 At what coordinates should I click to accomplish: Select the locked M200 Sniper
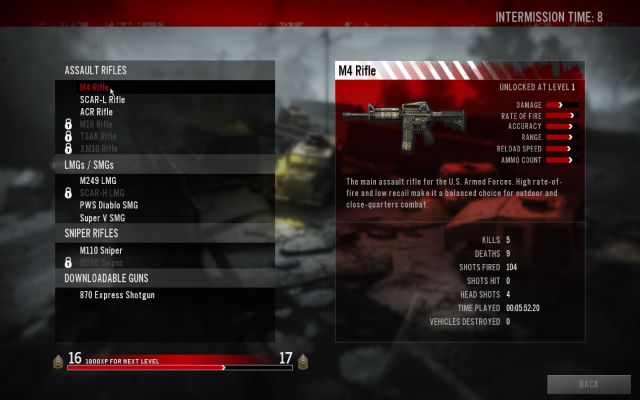(101, 262)
